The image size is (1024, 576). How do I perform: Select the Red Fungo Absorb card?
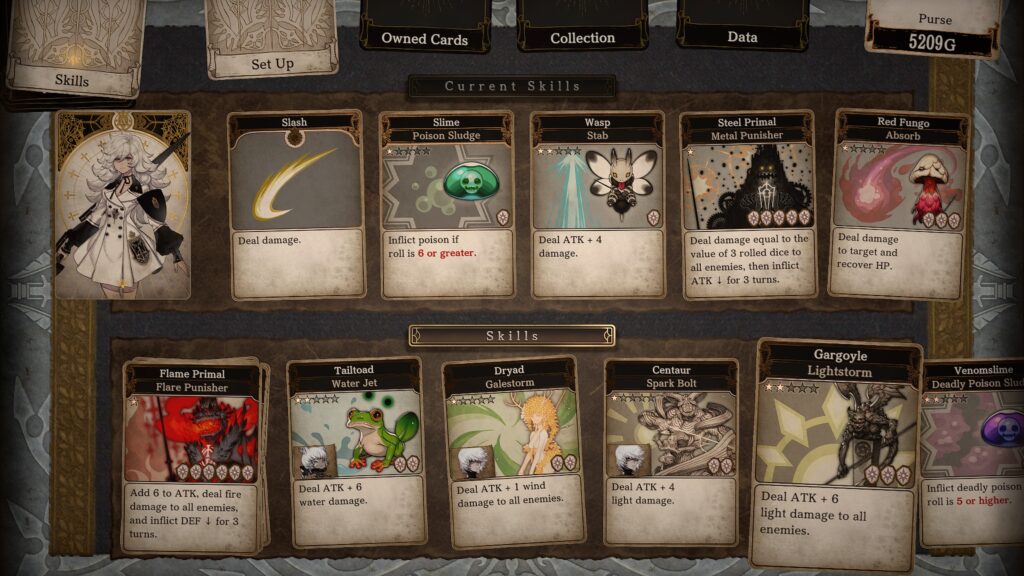point(900,205)
